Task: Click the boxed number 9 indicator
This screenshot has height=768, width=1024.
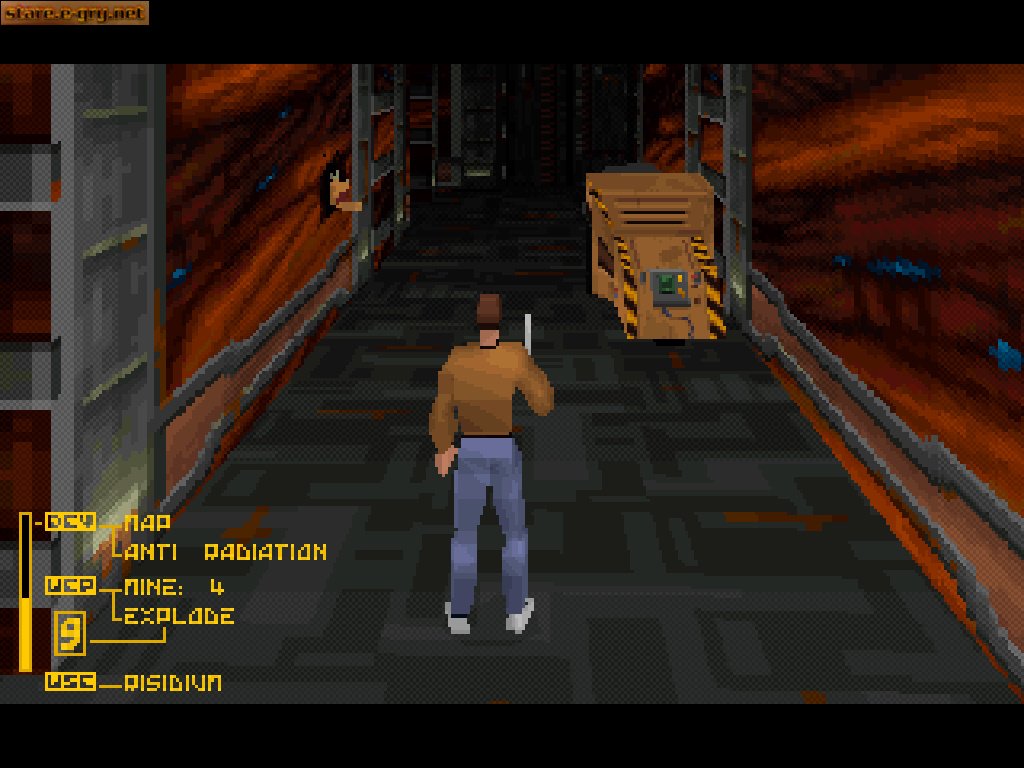Action: pos(70,633)
